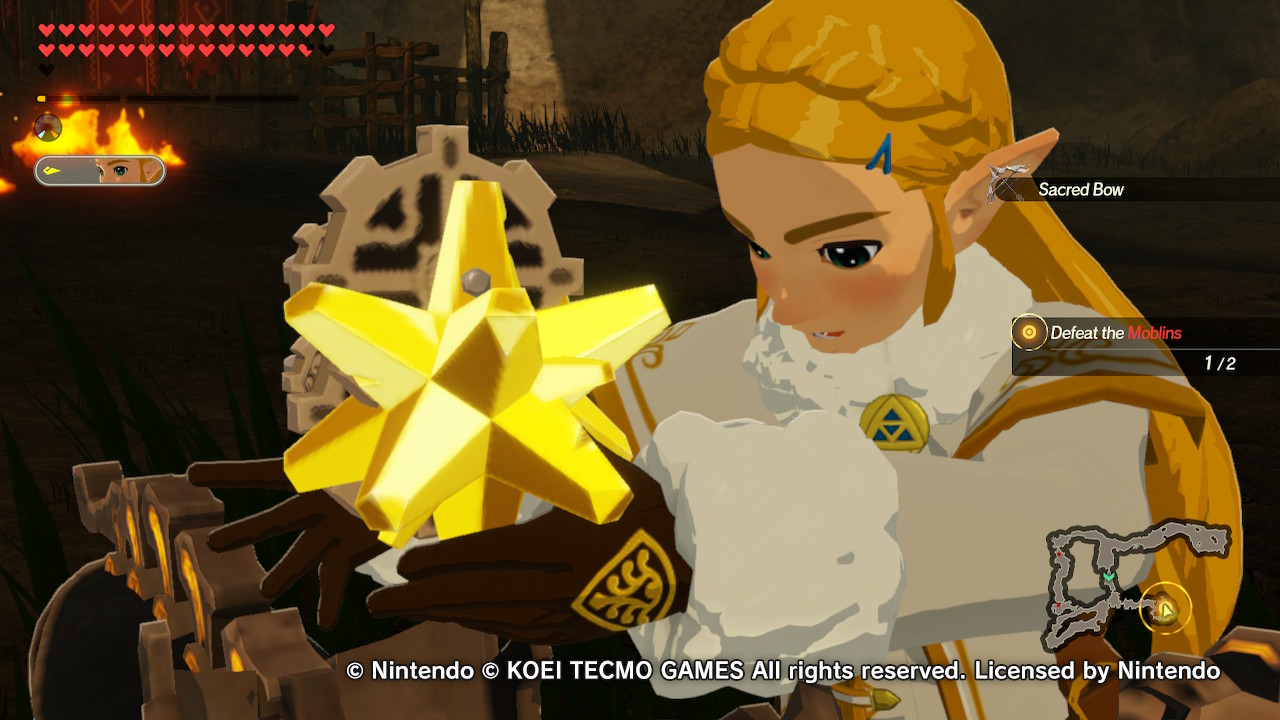Select the cyan objective chevron on the minimap
The width and height of the screenshot is (1280, 720).
pyautogui.click(x=1109, y=576)
